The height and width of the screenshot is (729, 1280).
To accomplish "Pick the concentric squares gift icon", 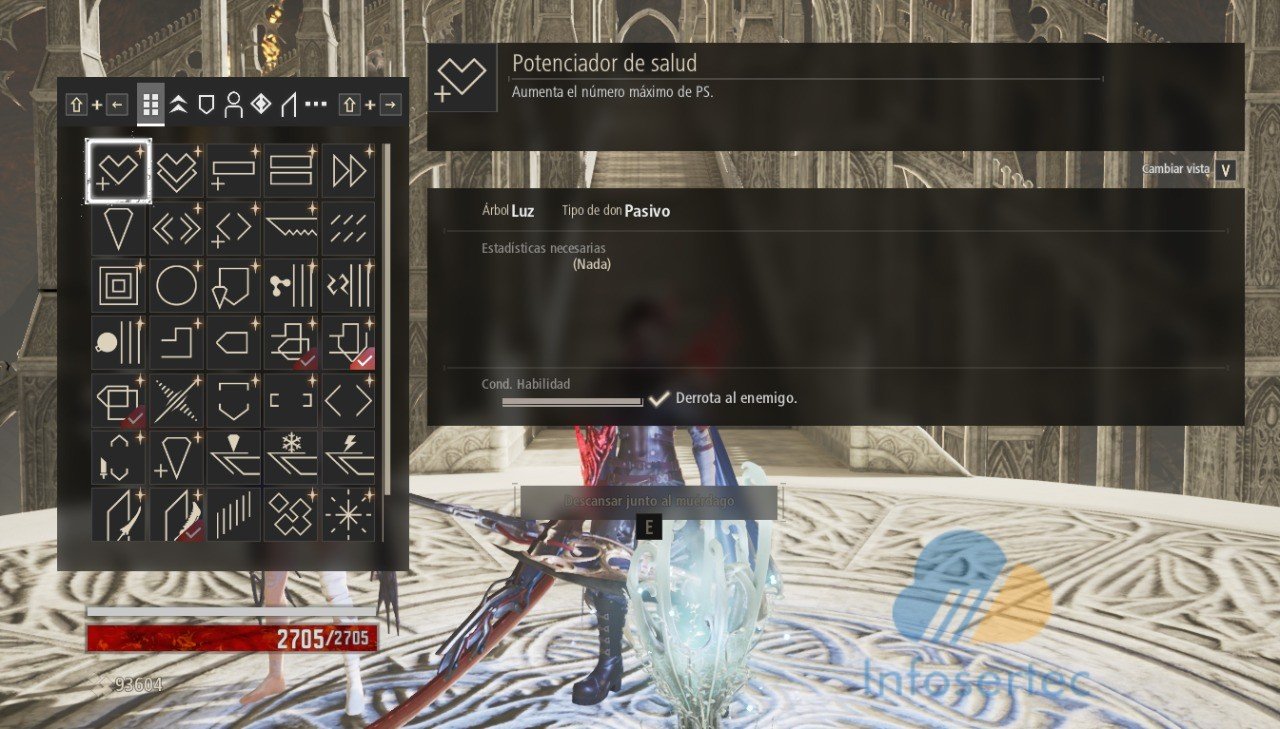I will (119, 286).
